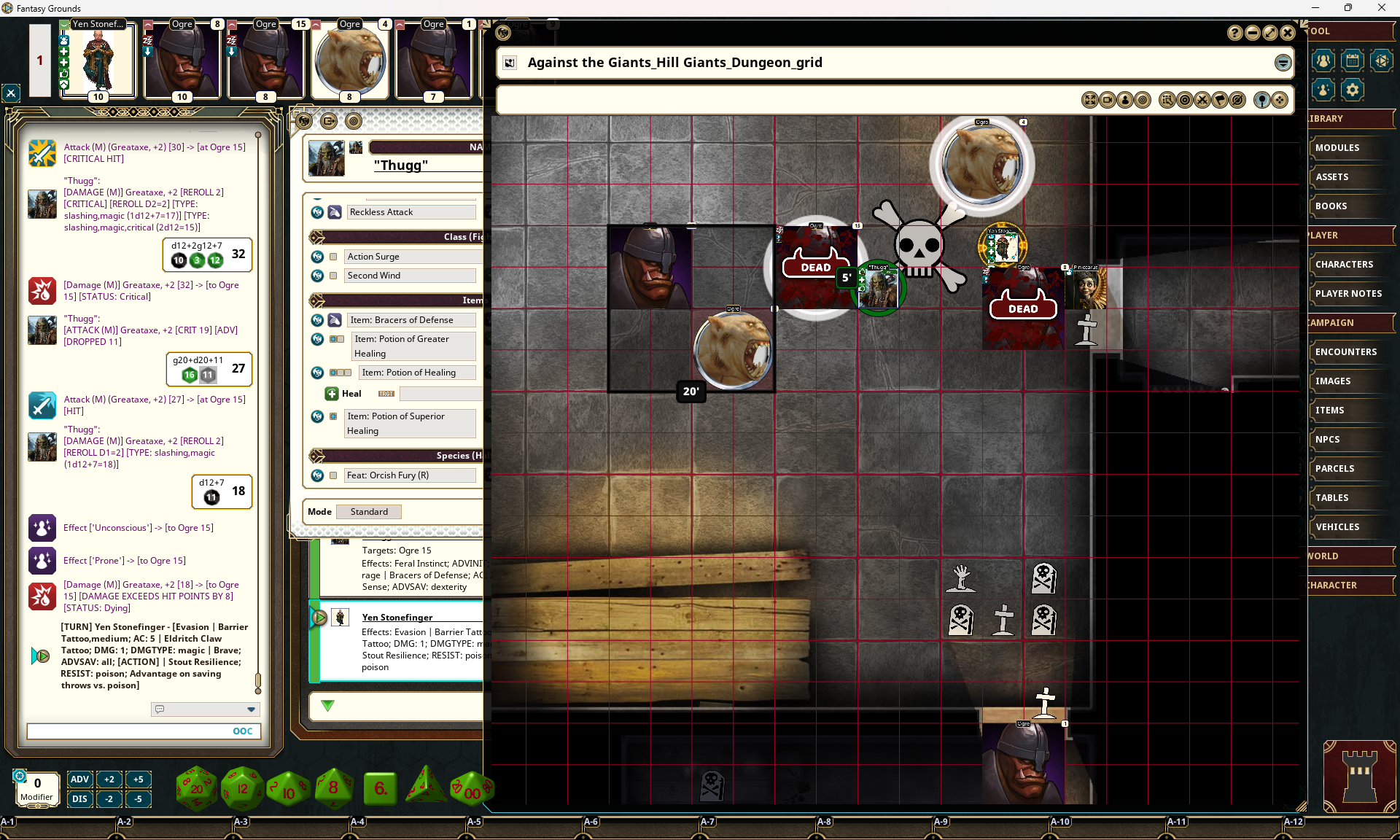This screenshot has width=1400, height=840.
Task: Open the Mode dropdown showing Standard
Action: 368,511
